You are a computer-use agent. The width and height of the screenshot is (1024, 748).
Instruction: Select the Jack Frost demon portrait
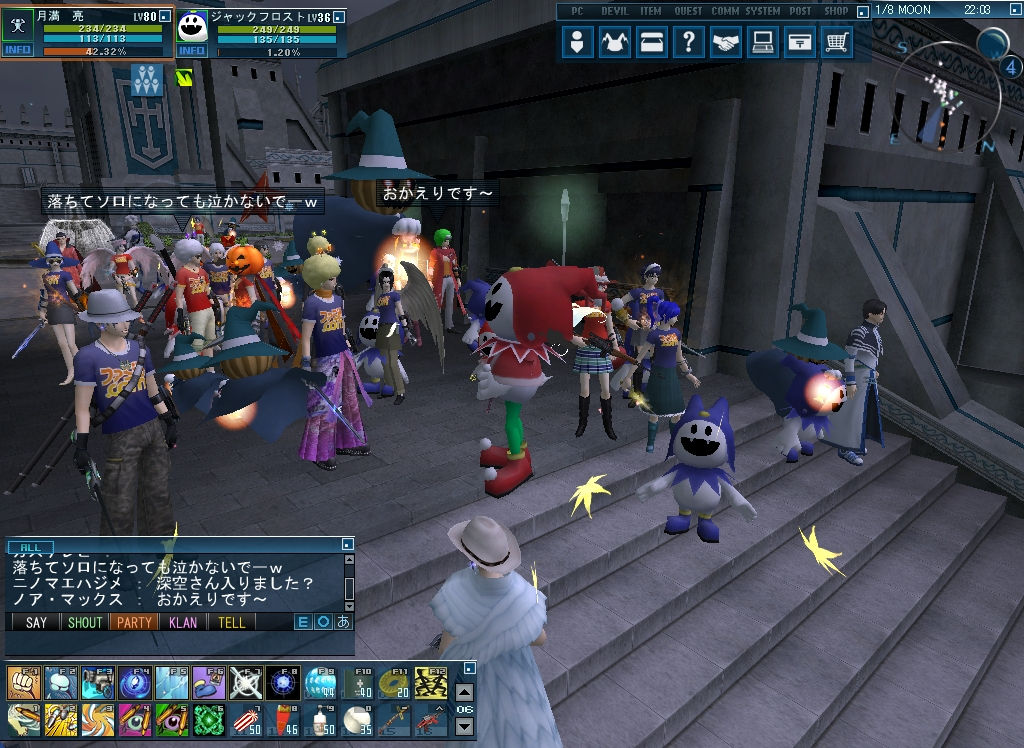tap(192, 27)
